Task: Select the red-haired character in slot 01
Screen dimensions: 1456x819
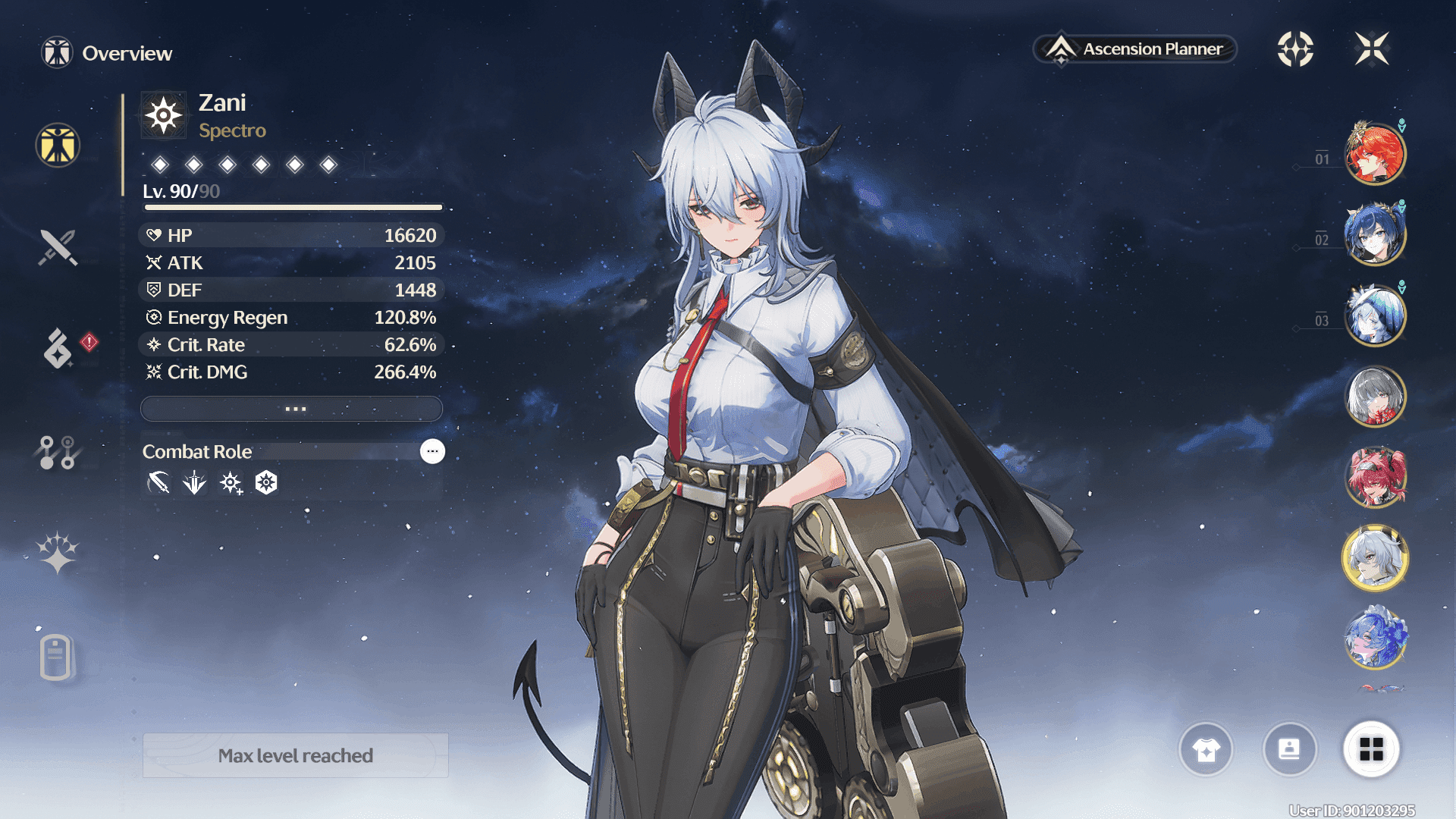Action: click(1375, 155)
